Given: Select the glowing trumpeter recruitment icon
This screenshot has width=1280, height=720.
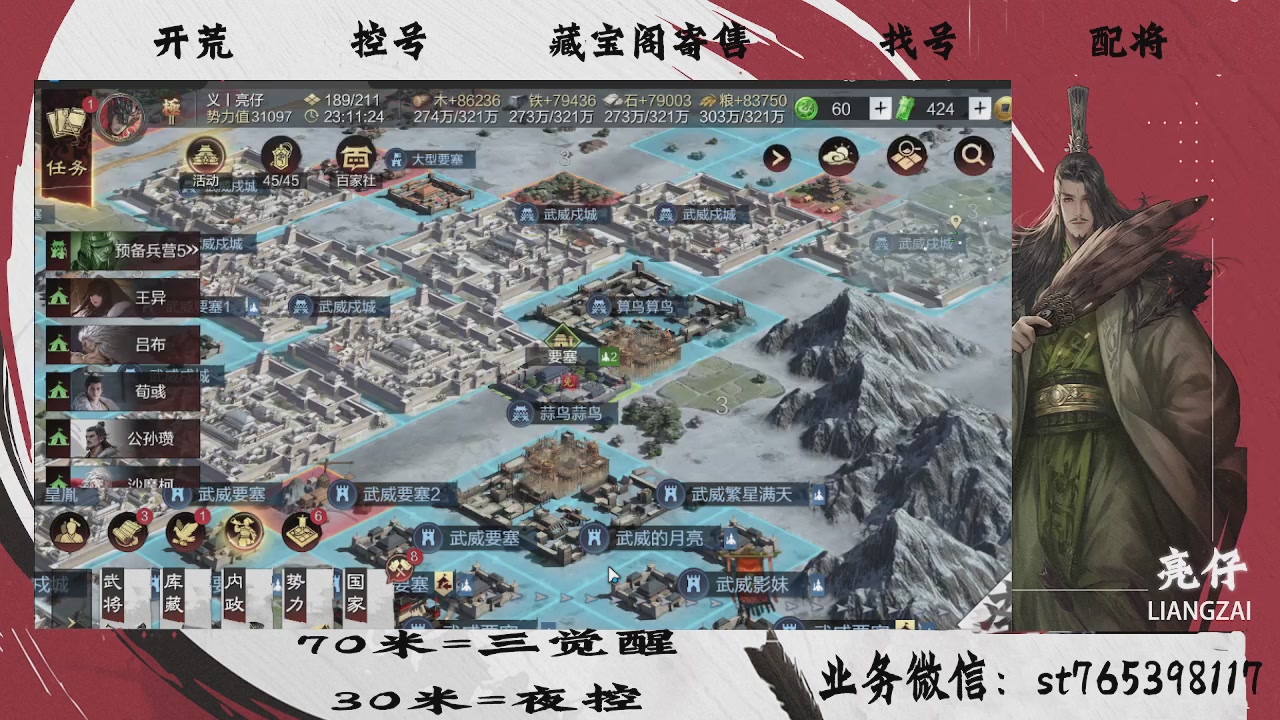Looking at the screenshot, I should [x=242, y=533].
